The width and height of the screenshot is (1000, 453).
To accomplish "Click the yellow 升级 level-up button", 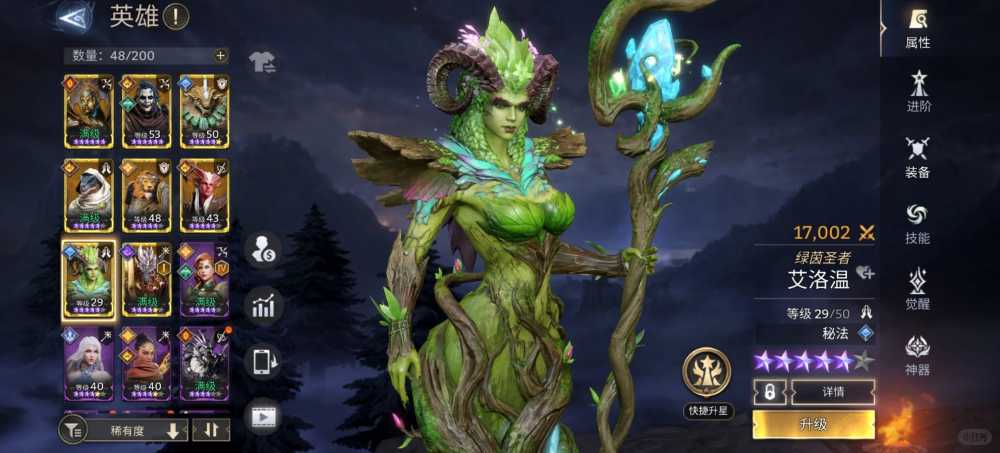I will tap(813, 425).
